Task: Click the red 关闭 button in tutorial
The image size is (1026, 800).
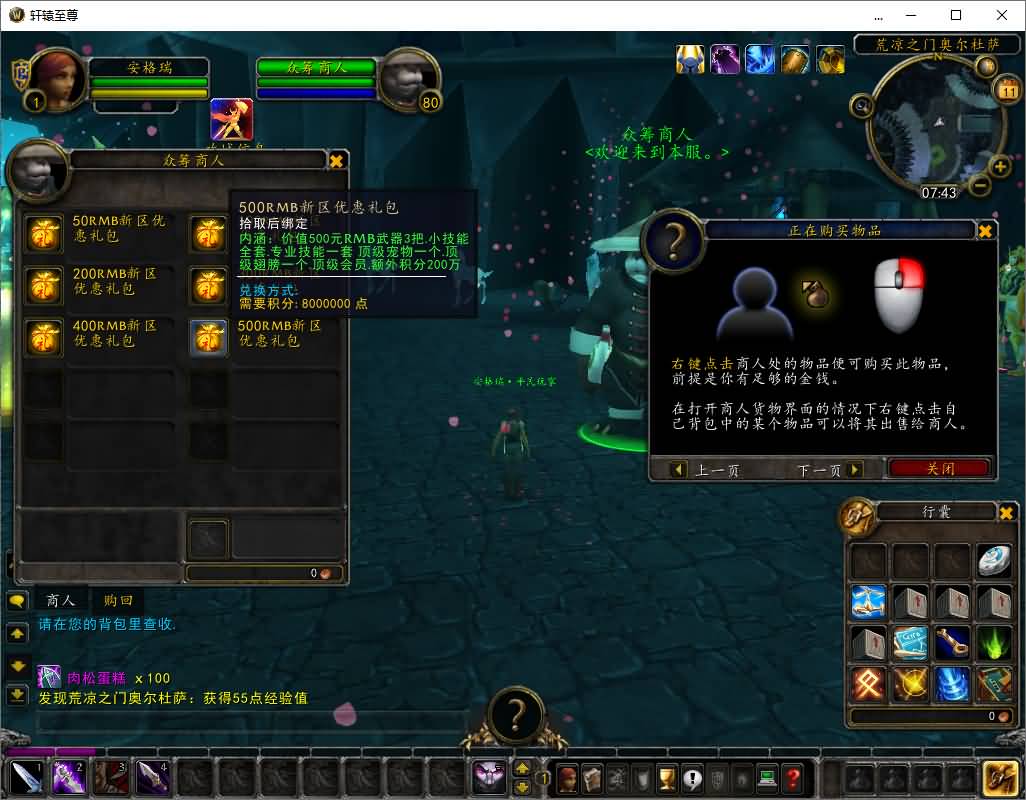Action: click(x=939, y=468)
